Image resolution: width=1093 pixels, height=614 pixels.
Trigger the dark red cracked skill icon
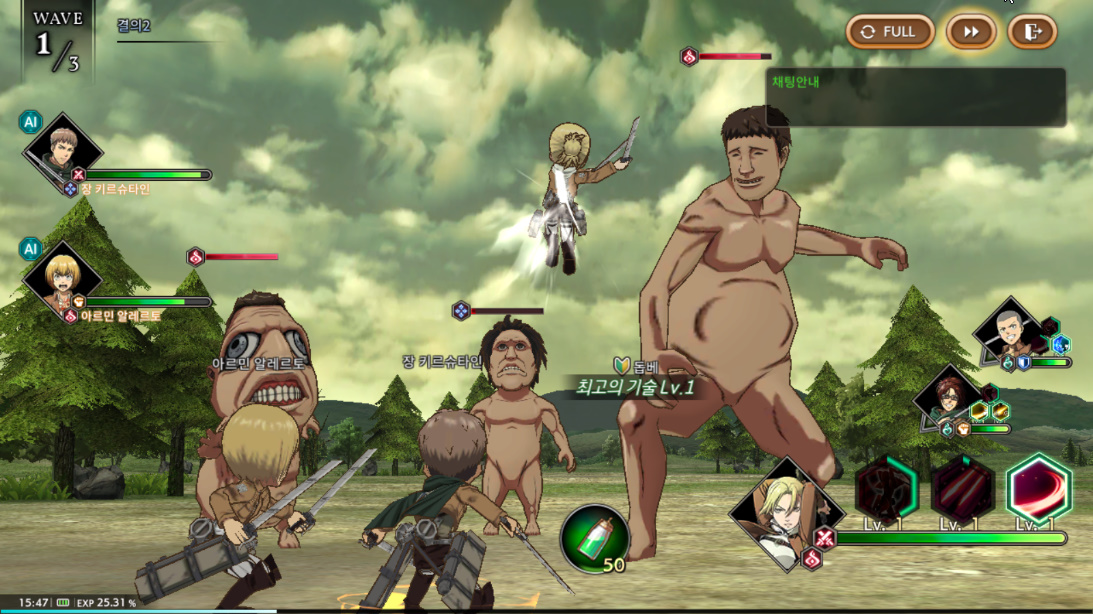click(x=886, y=490)
